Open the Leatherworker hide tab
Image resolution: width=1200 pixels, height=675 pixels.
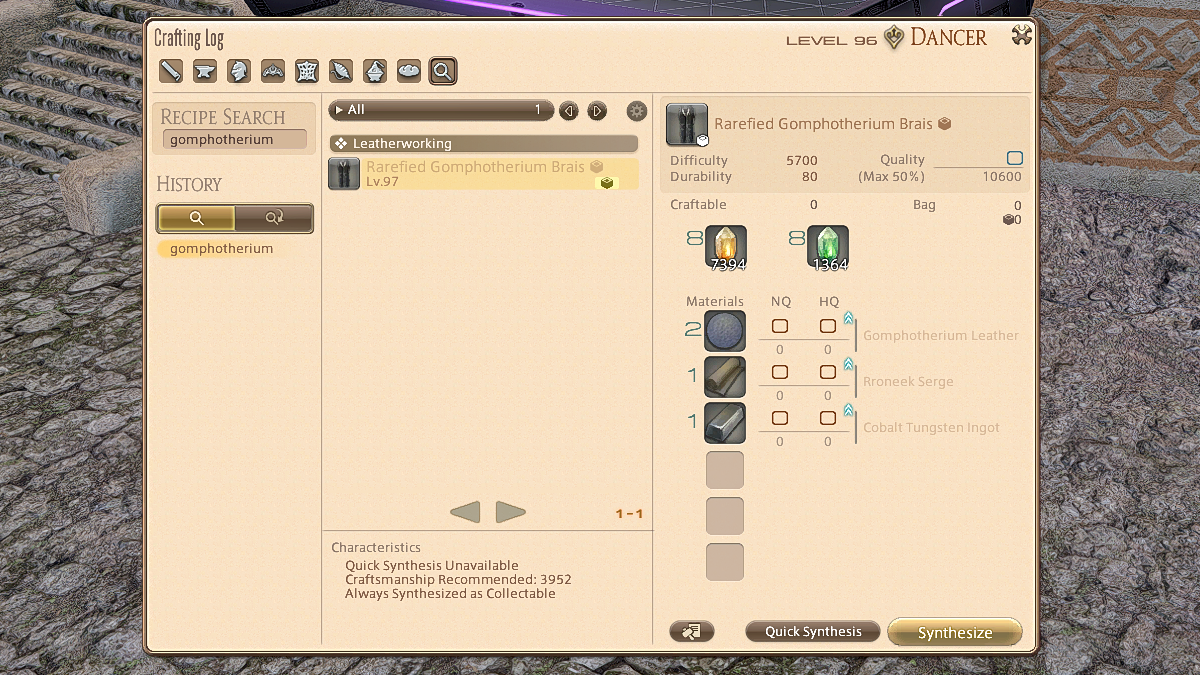(307, 71)
